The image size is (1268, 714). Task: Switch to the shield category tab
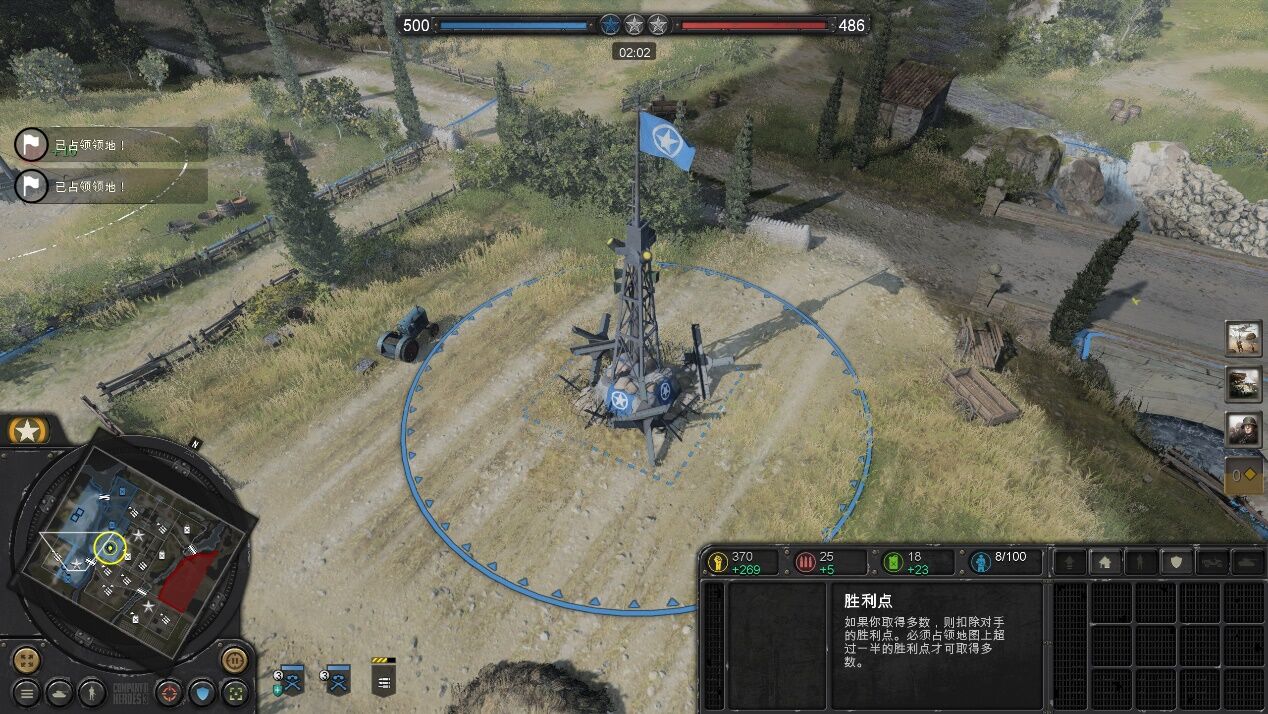tap(1176, 562)
